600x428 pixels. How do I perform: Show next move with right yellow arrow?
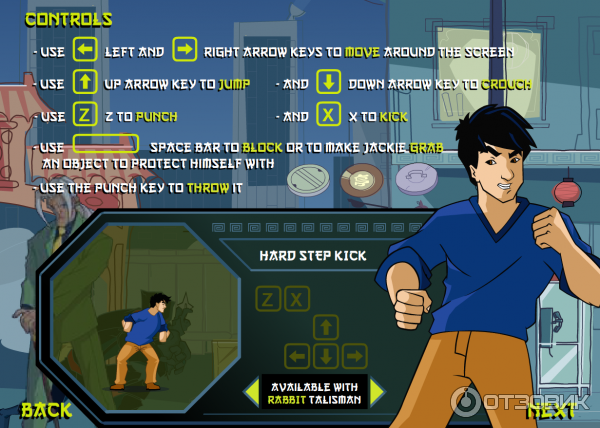pyautogui.click(x=377, y=392)
